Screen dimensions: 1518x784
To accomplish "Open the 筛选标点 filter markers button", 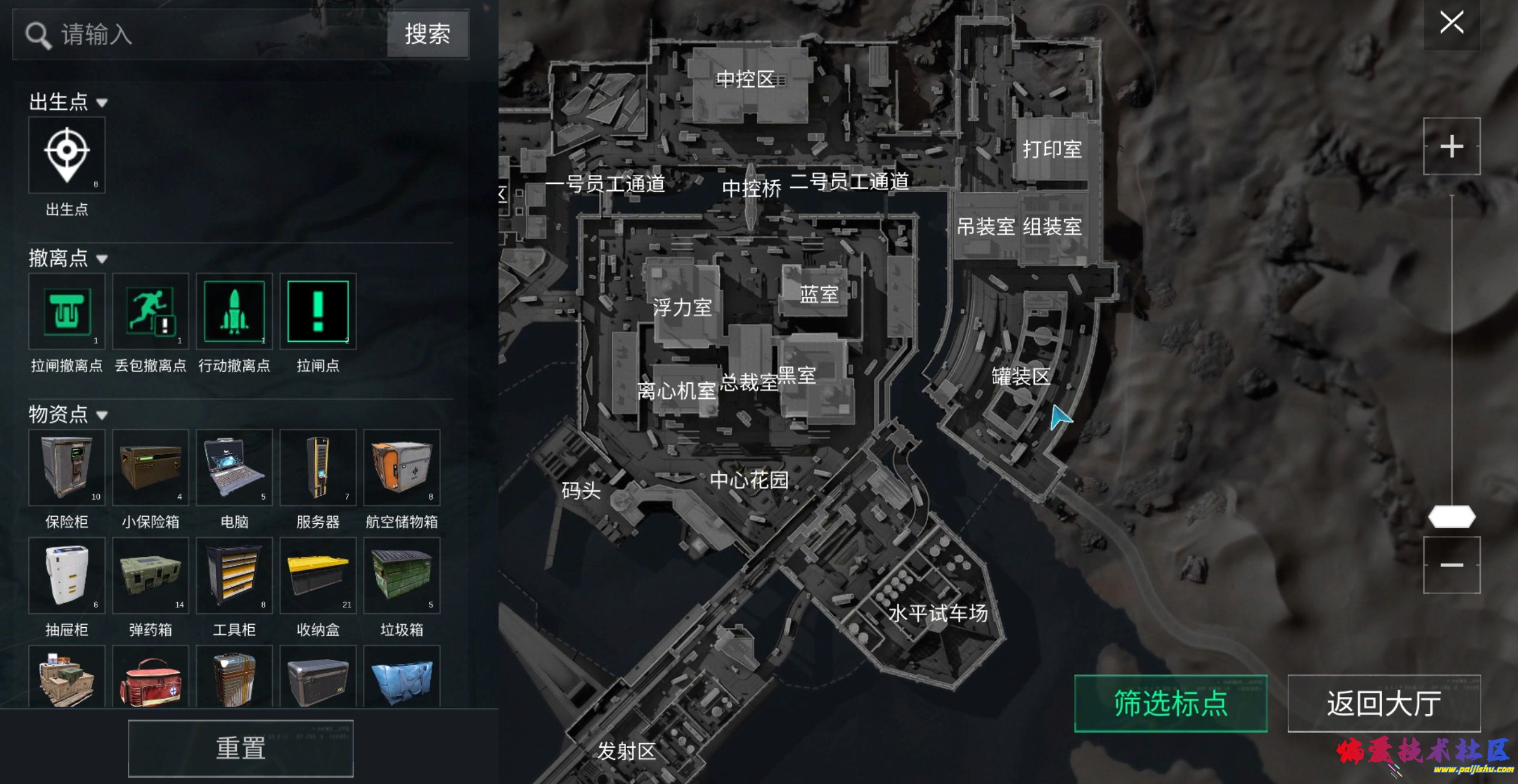I will pos(1170,703).
